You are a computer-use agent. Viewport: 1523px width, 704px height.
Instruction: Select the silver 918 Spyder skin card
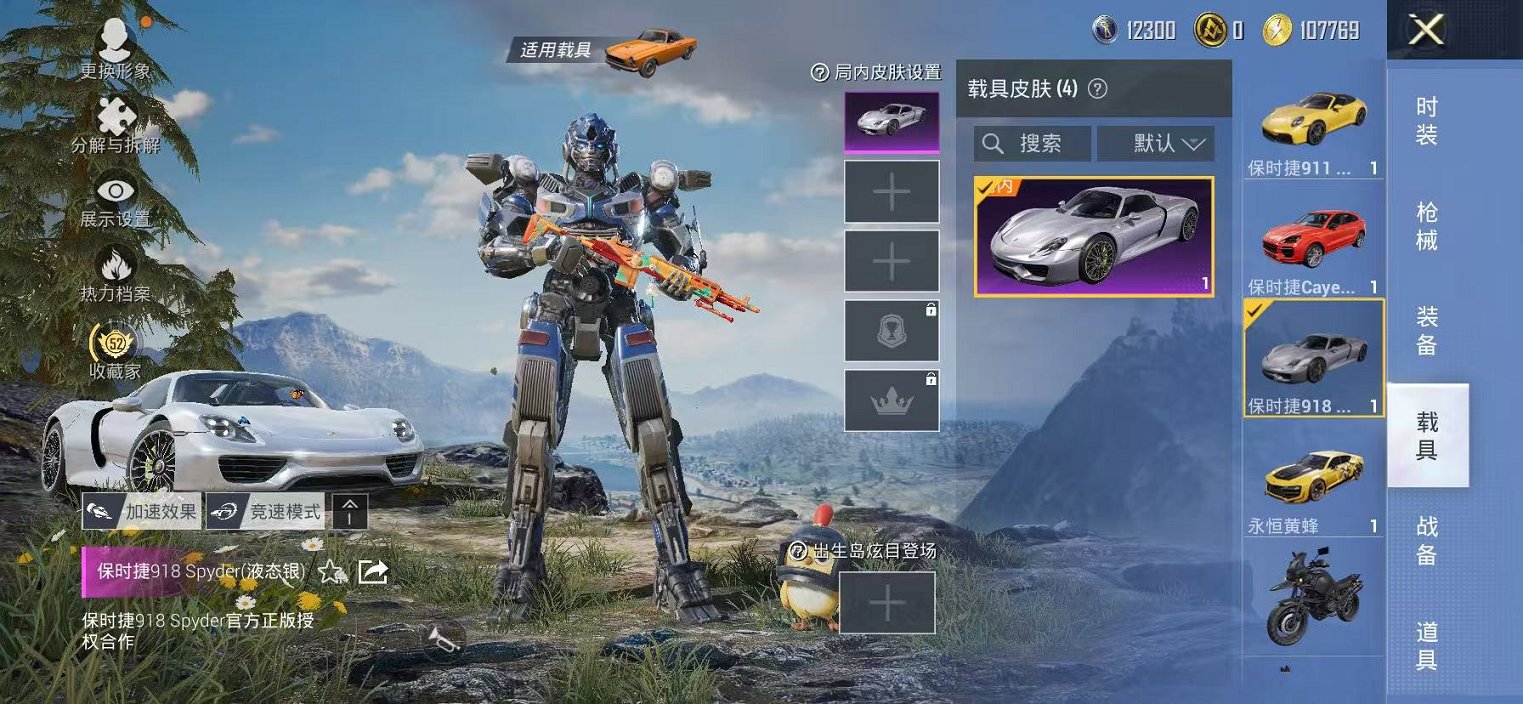pos(1094,237)
